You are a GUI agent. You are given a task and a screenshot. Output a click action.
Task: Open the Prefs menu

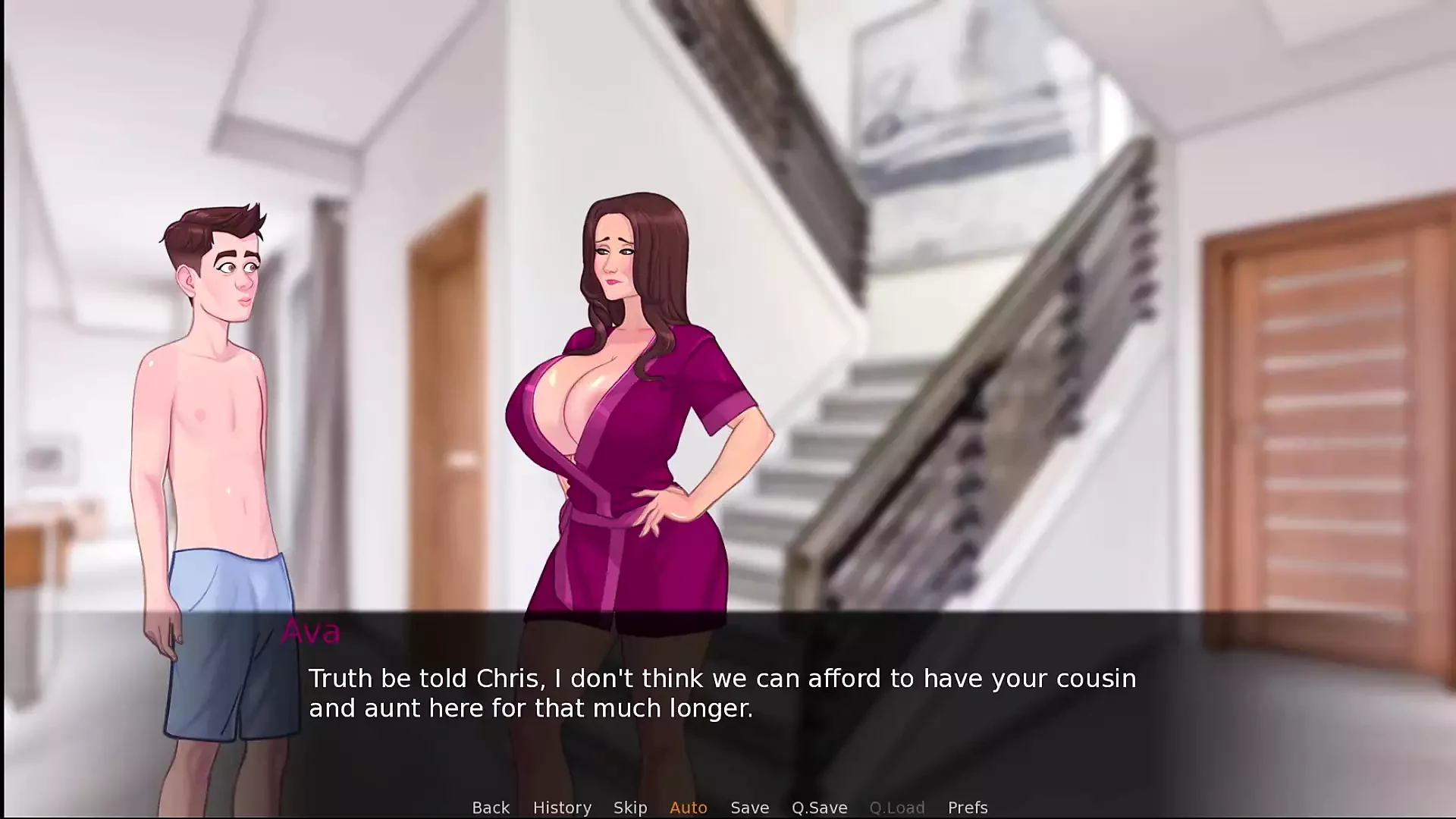(x=968, y=808)
